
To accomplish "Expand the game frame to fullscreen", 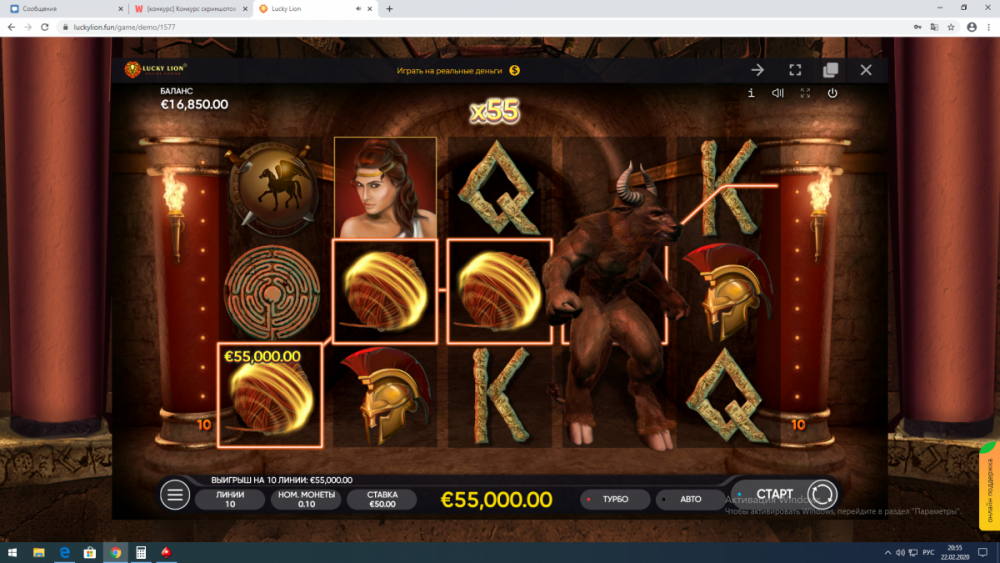I will [x=795, y=70].
